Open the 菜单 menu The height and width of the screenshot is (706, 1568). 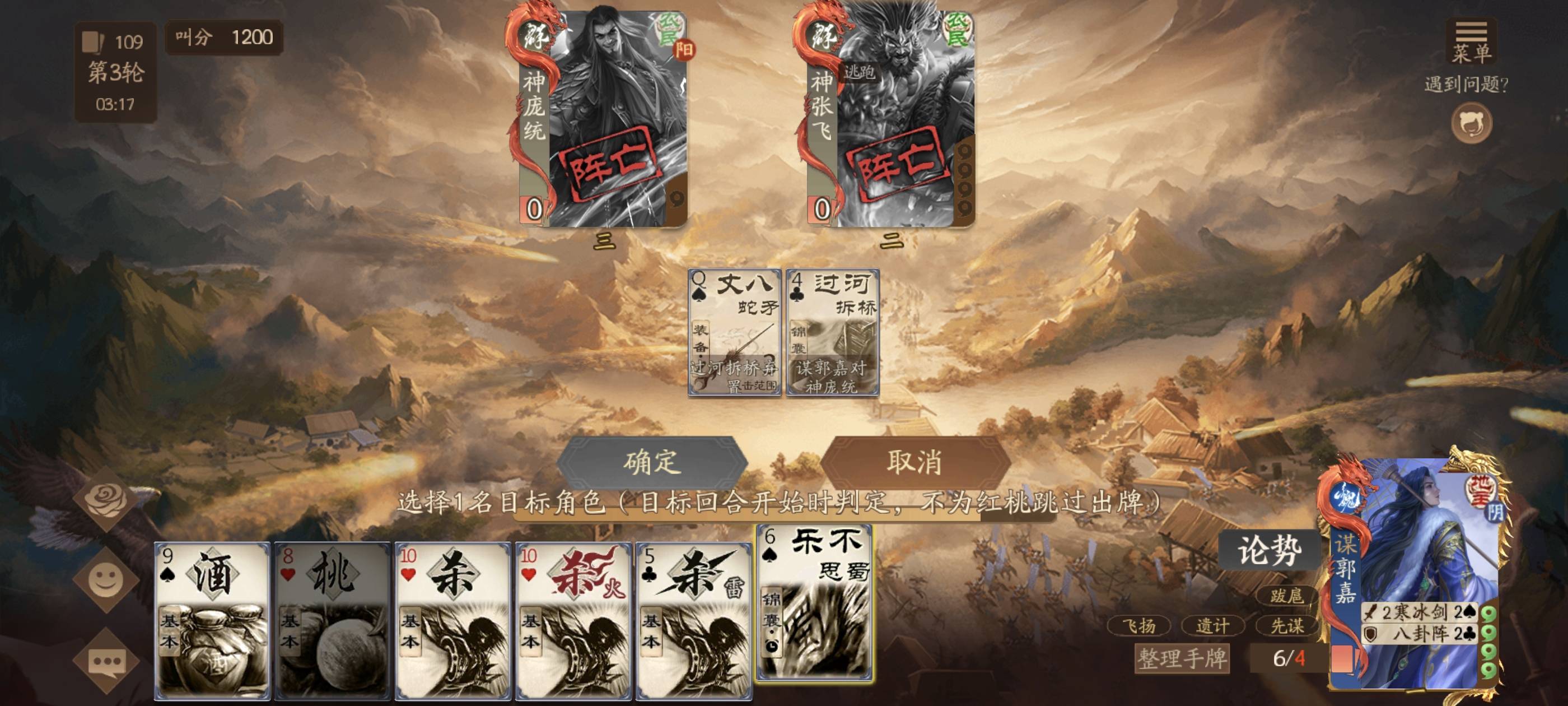[x=1471, y=43]
